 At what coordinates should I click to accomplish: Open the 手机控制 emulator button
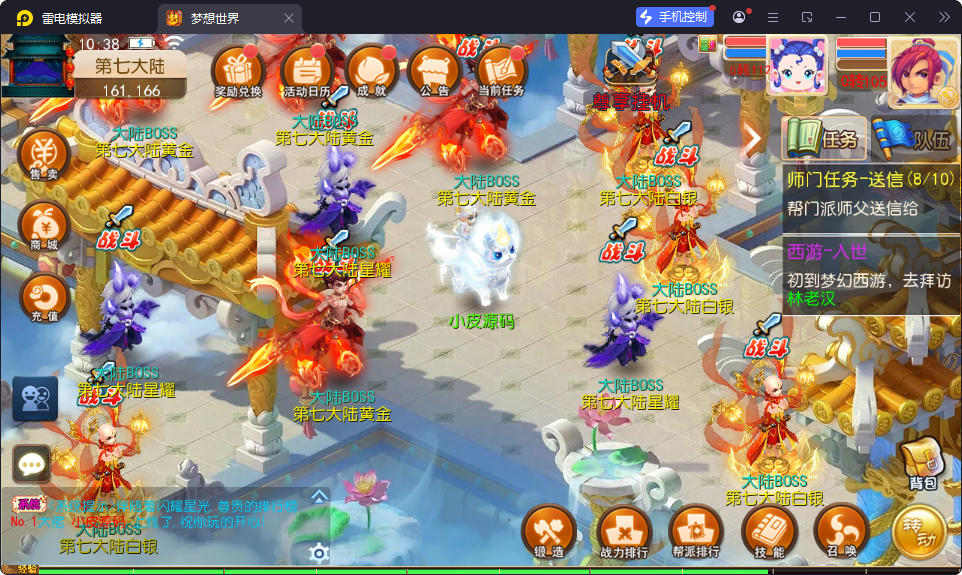(675, 17)
